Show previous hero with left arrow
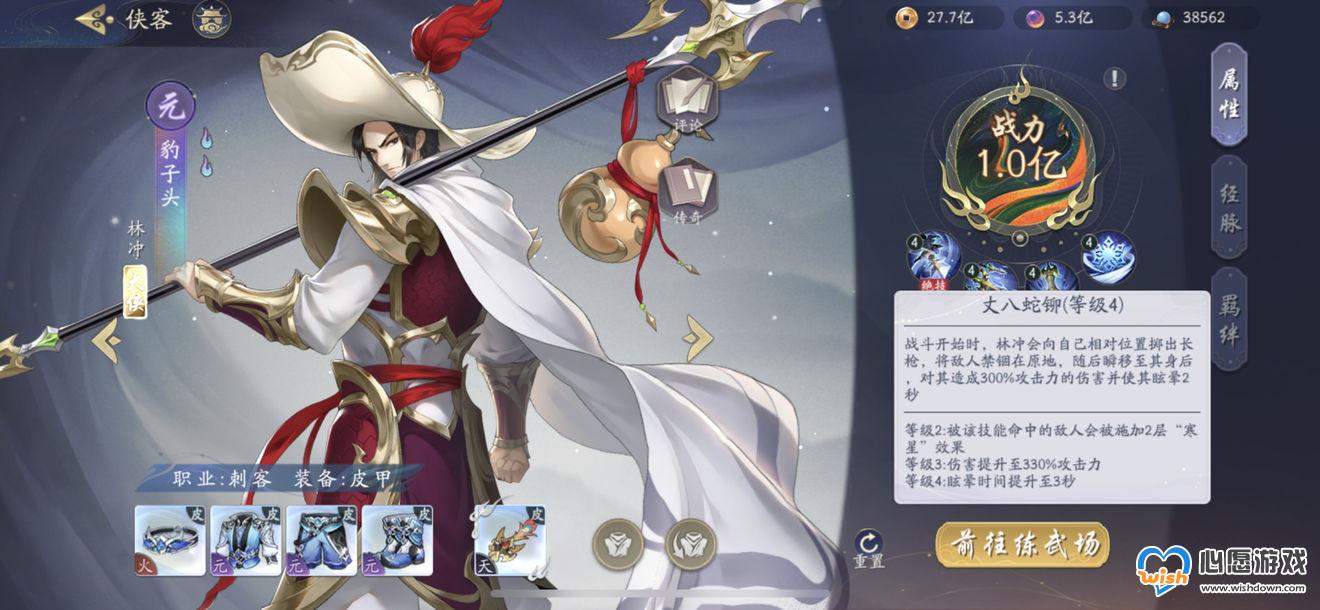The height and width of the screenshot is (610, 1320). (107, 341)
